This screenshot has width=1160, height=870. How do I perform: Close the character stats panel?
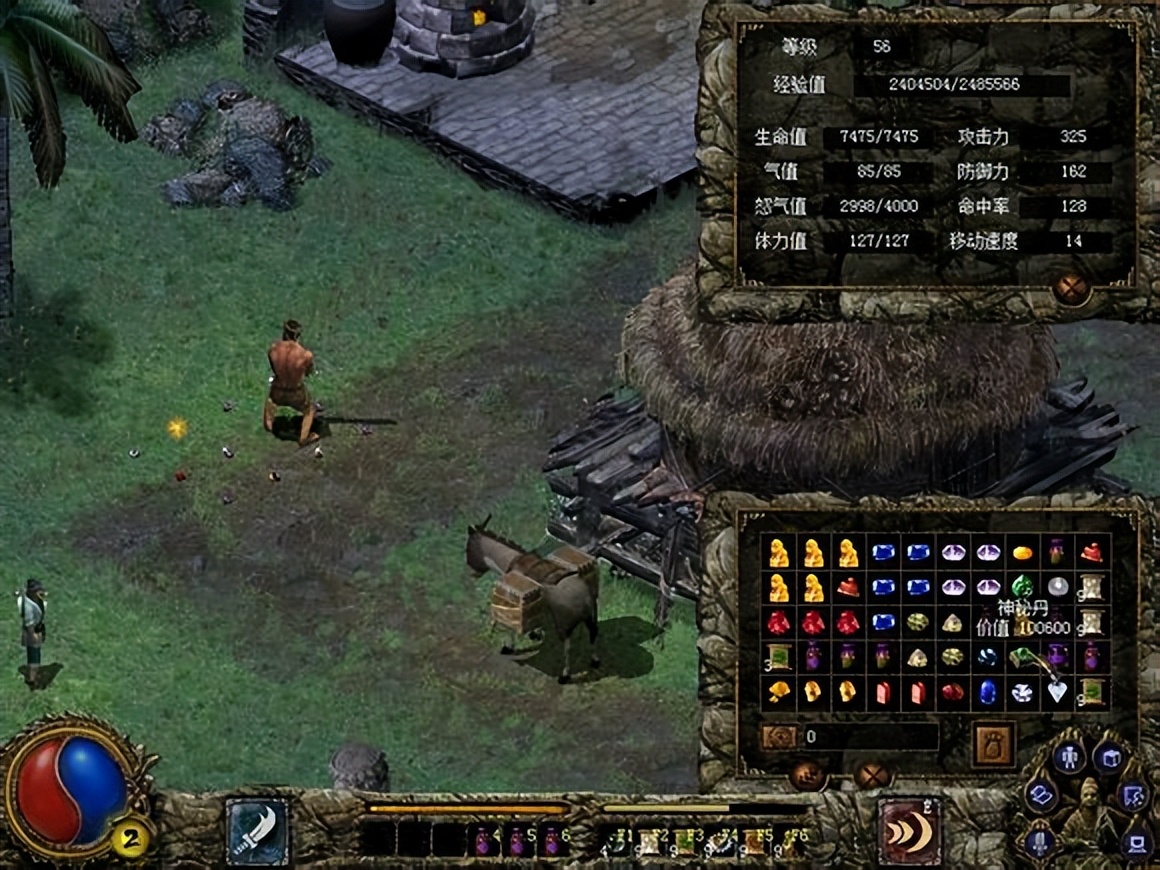click(x=1071, y=290)
